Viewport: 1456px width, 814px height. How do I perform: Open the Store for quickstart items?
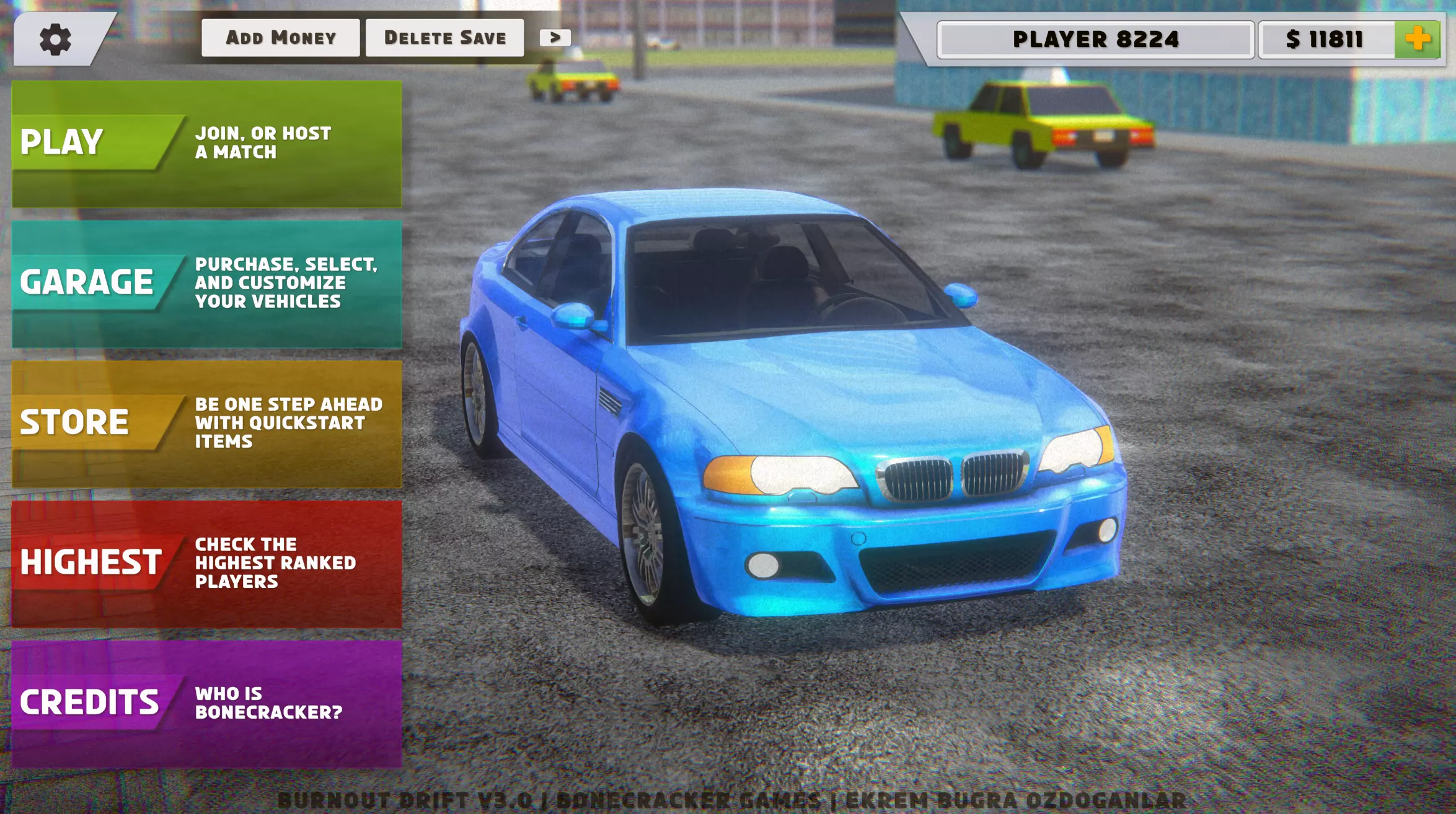click(x=206, y=424)
